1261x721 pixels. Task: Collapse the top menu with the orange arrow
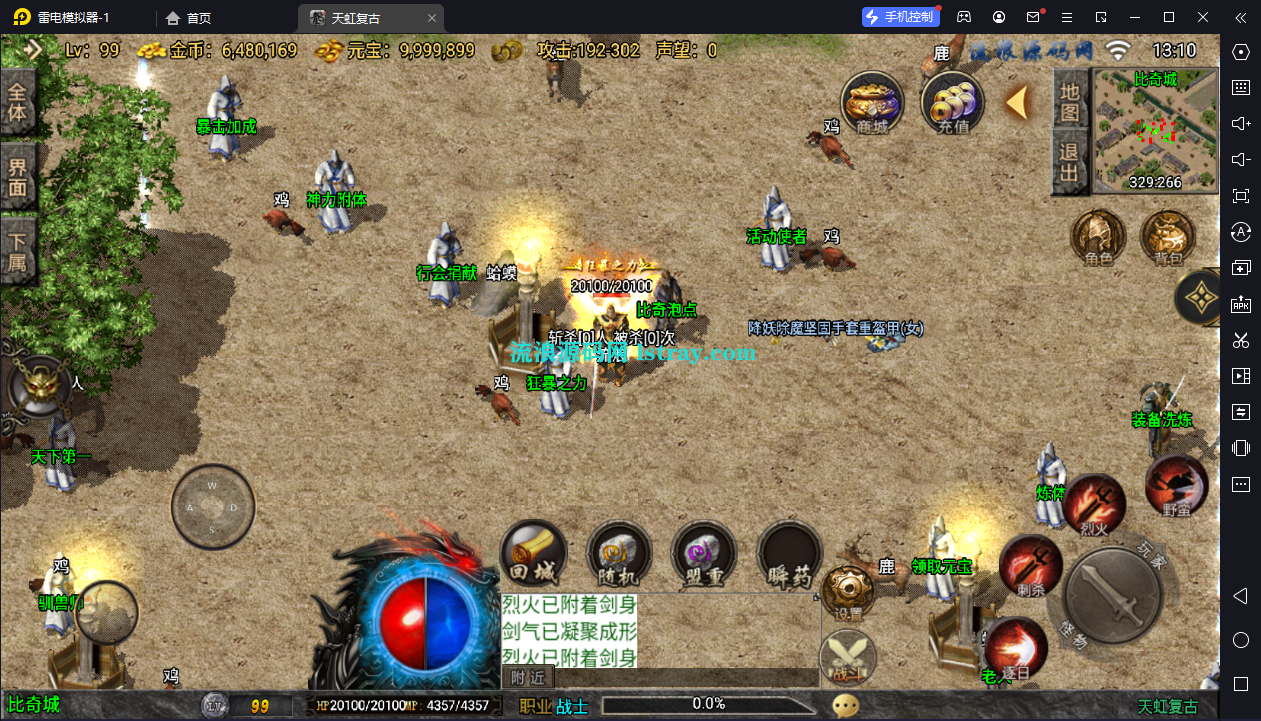point(1017,102)
